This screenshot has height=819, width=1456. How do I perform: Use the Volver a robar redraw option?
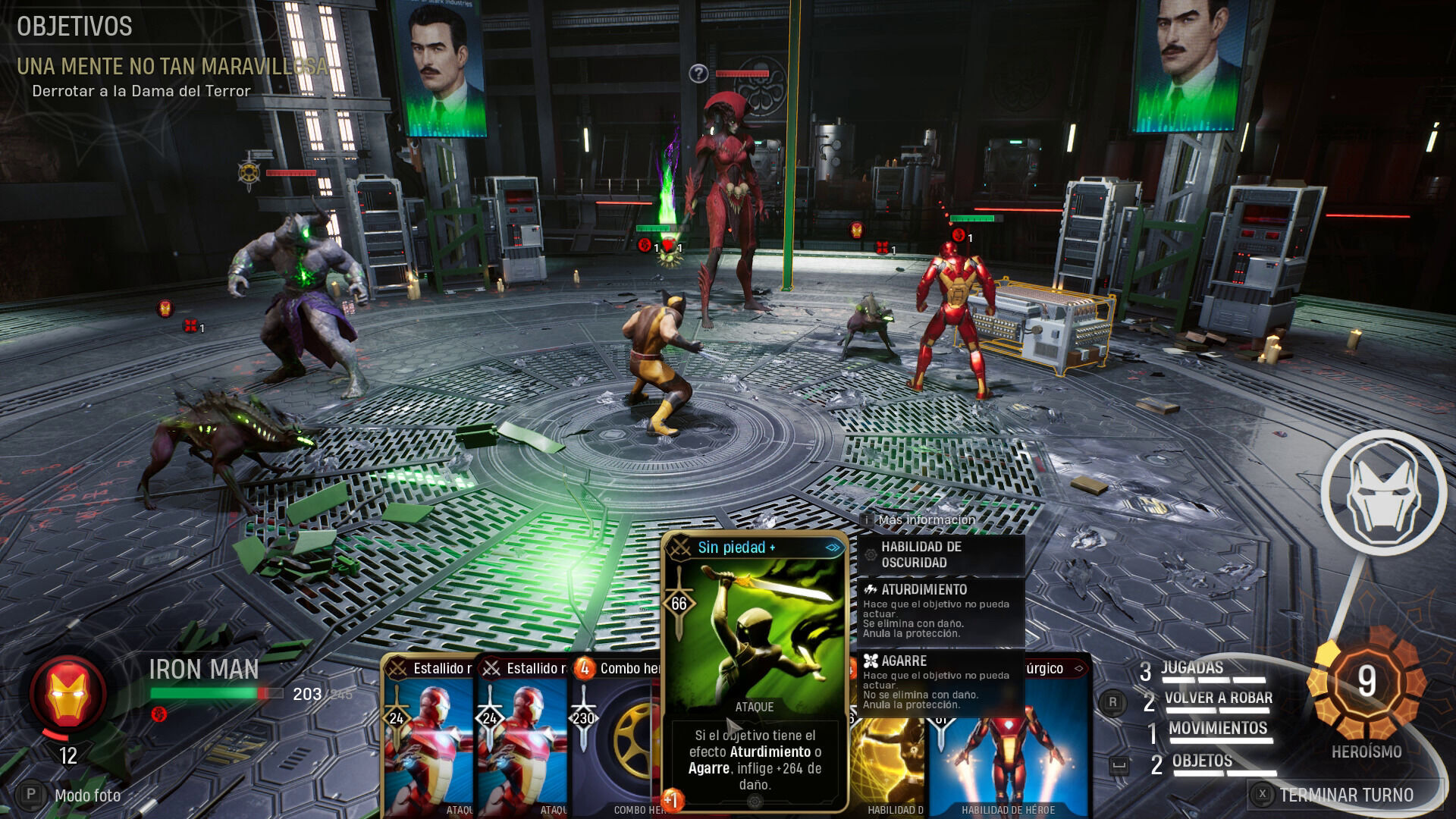(x=1217, y=698)
